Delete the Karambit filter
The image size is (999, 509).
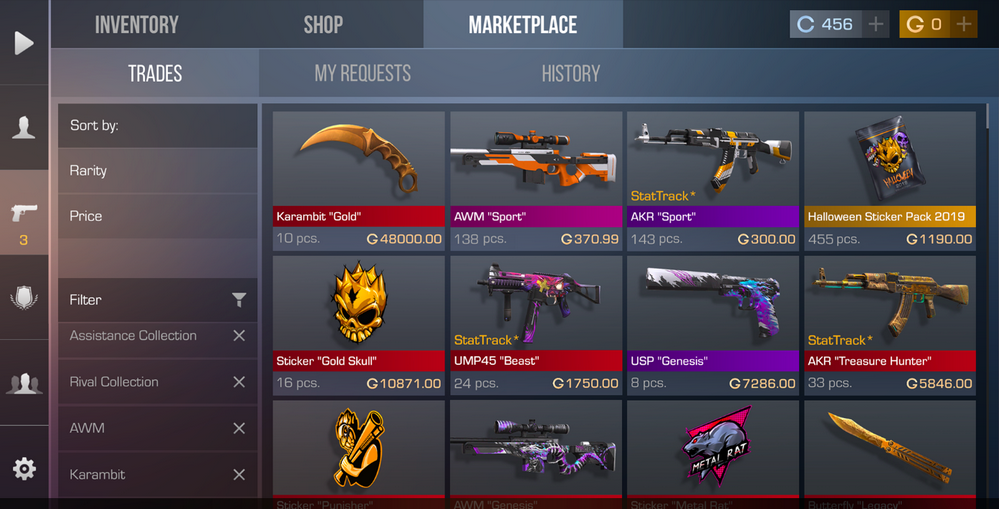click(239, 474)
